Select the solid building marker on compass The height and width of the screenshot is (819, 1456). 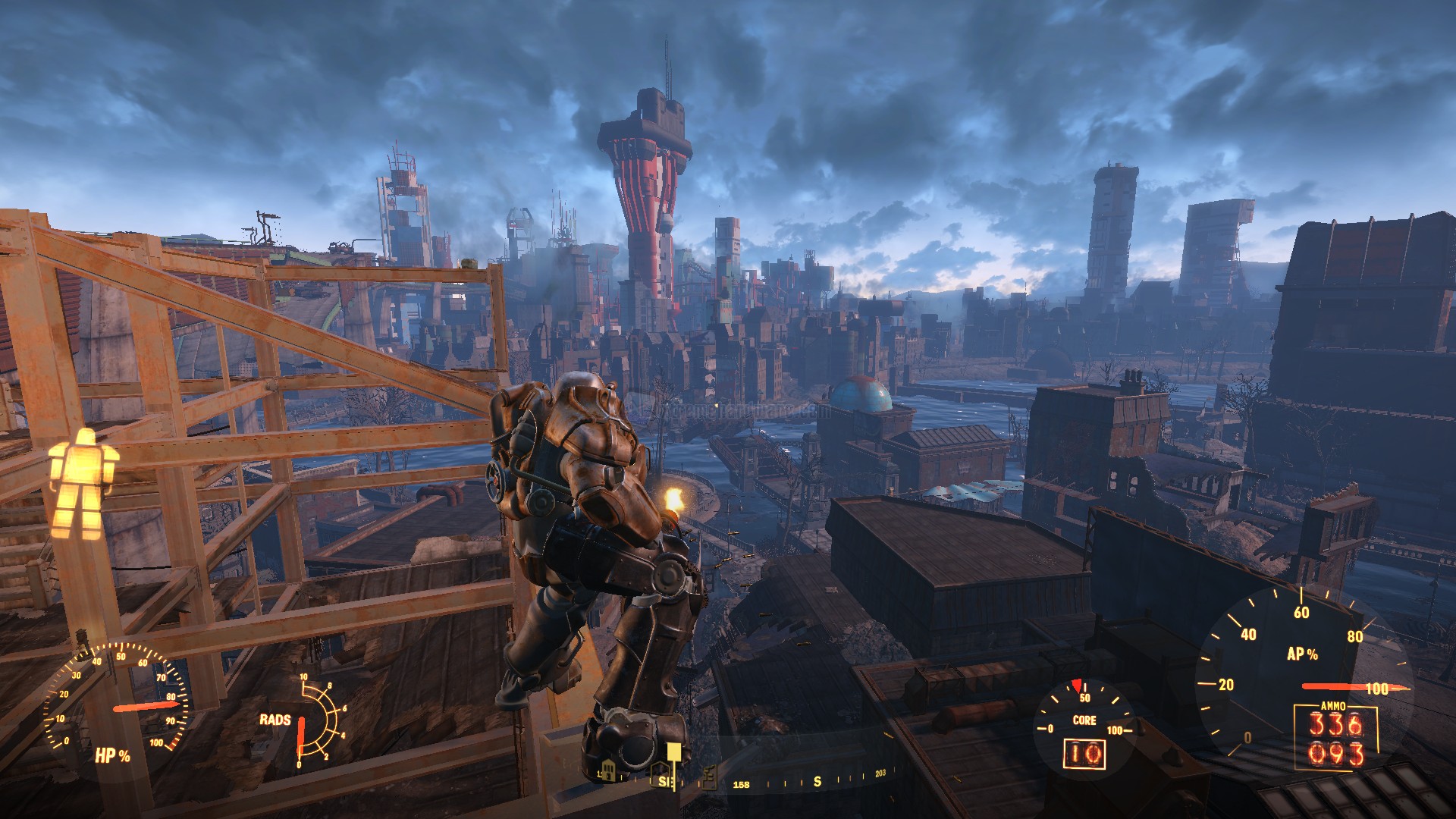608,771
